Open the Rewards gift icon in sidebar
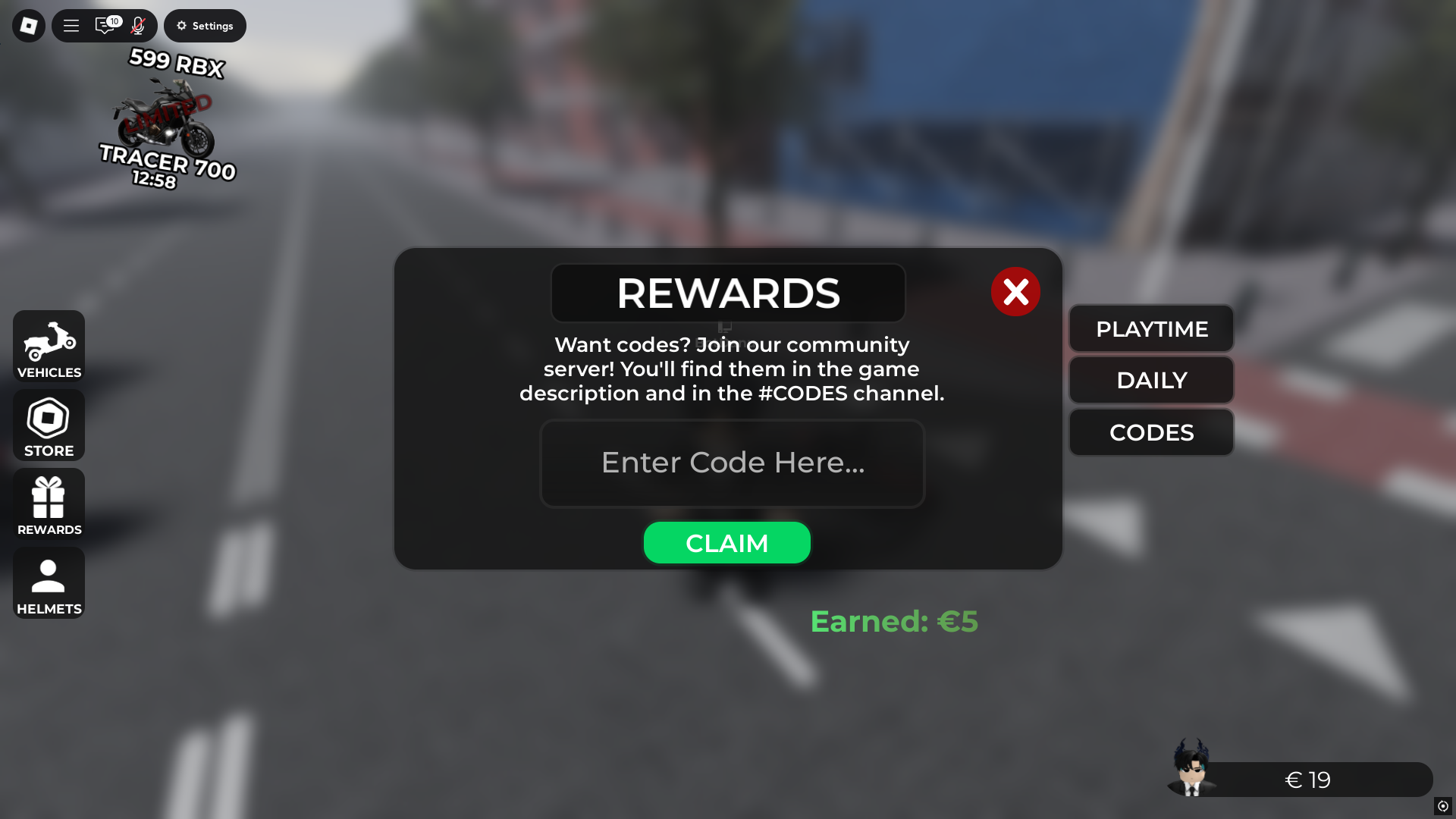Screen dimensions: 1456x819 (48, 503)
